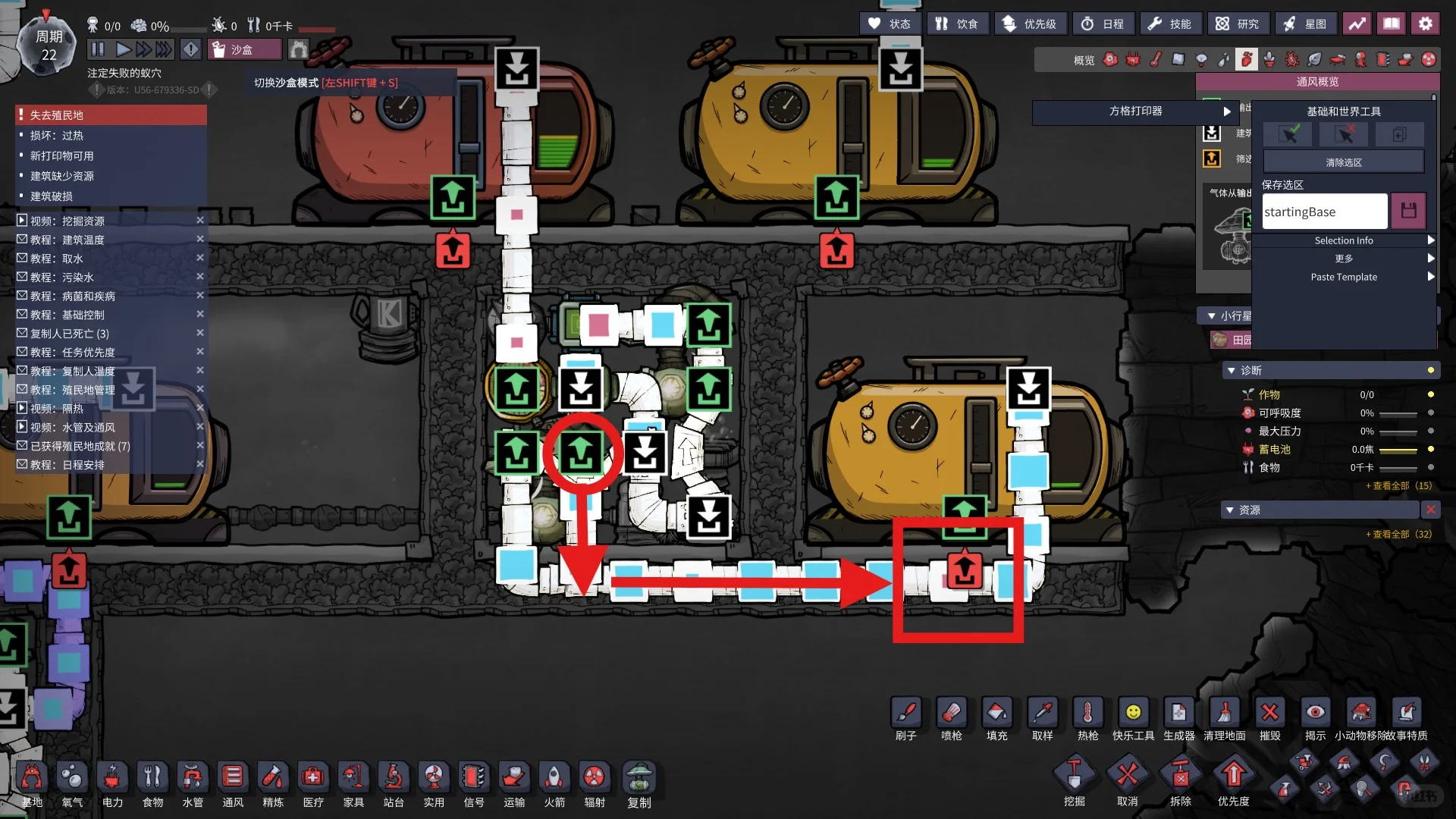Open the 日程 schedule screen

point(1103,24)
